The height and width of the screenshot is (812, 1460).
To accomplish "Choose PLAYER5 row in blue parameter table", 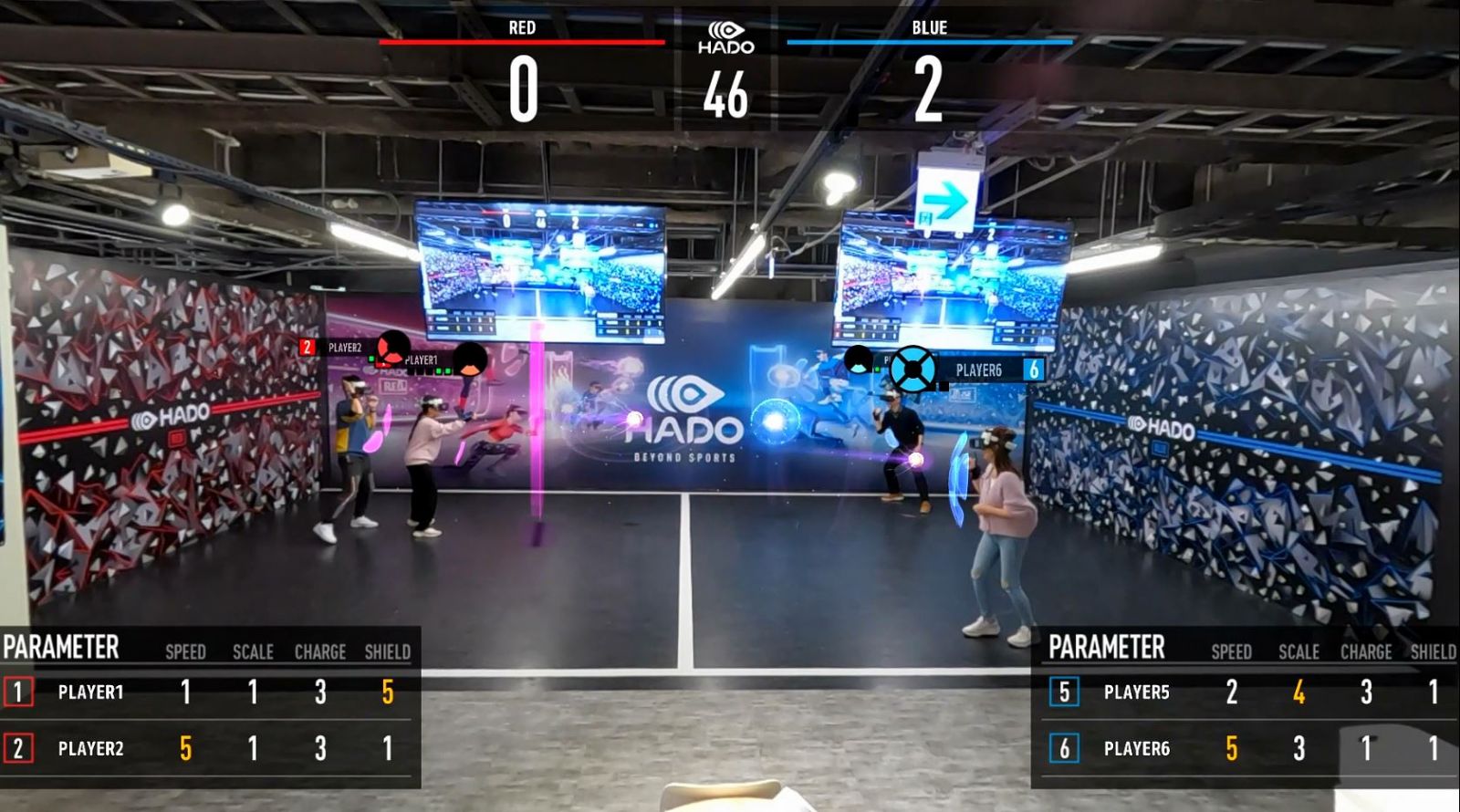I will [1136, 692].
